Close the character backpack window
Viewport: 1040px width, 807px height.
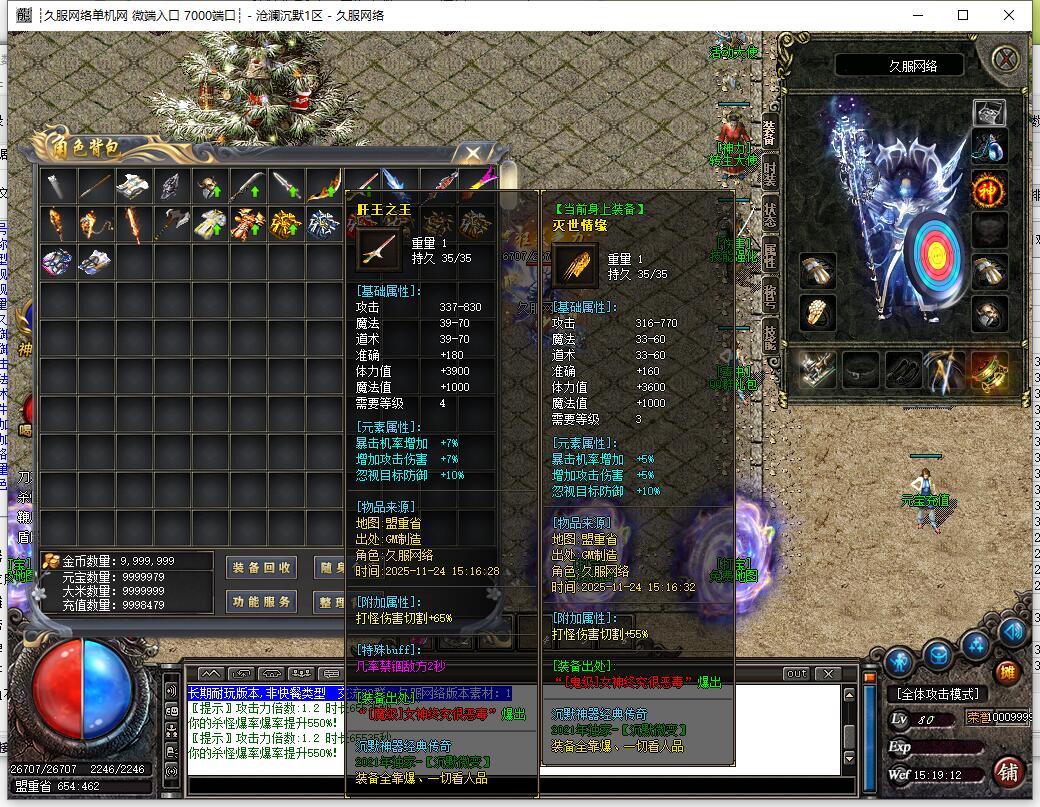(472, 153)
